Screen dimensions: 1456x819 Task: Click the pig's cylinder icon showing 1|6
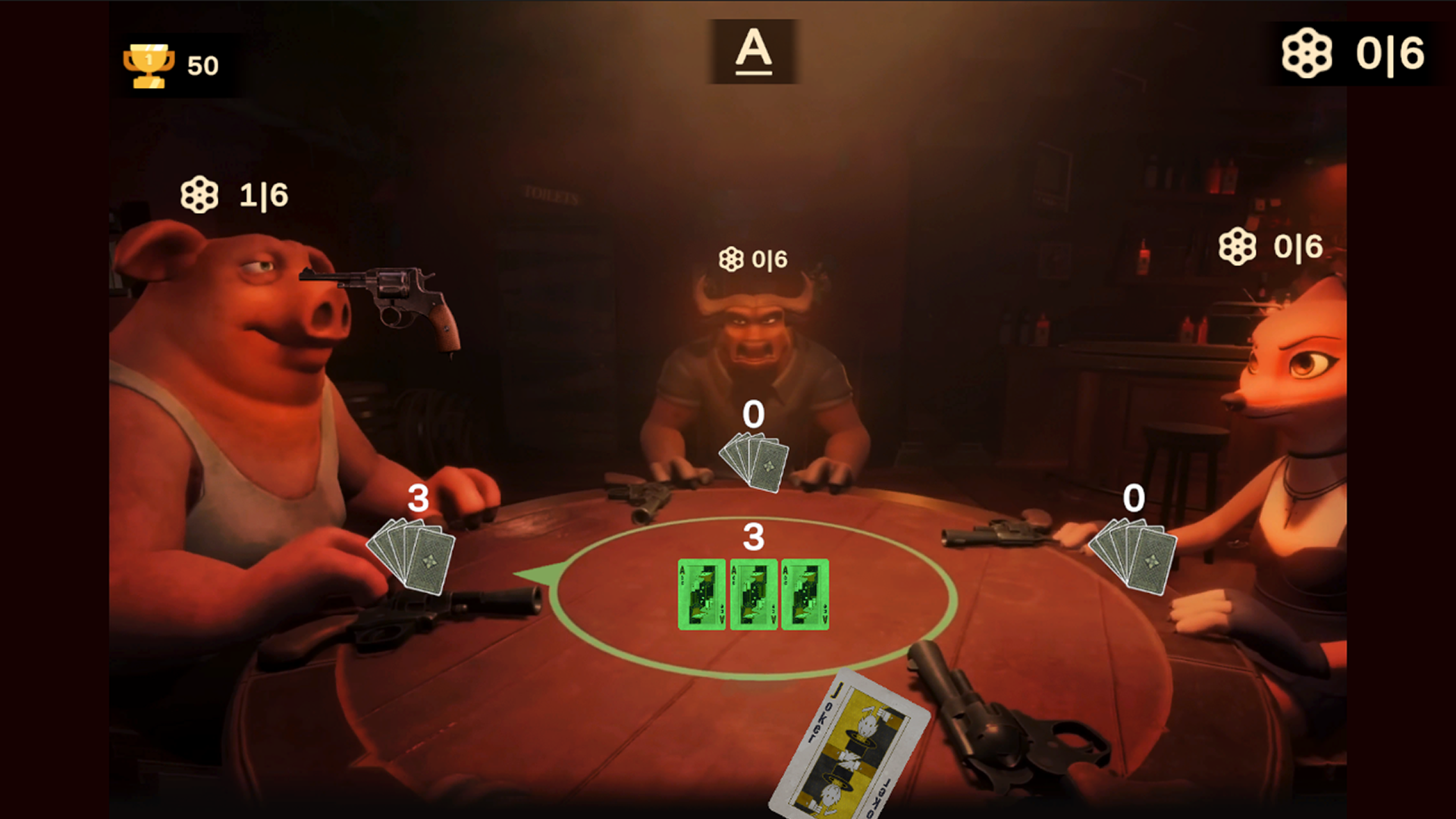pyautogui.click(x=199, y=195)
